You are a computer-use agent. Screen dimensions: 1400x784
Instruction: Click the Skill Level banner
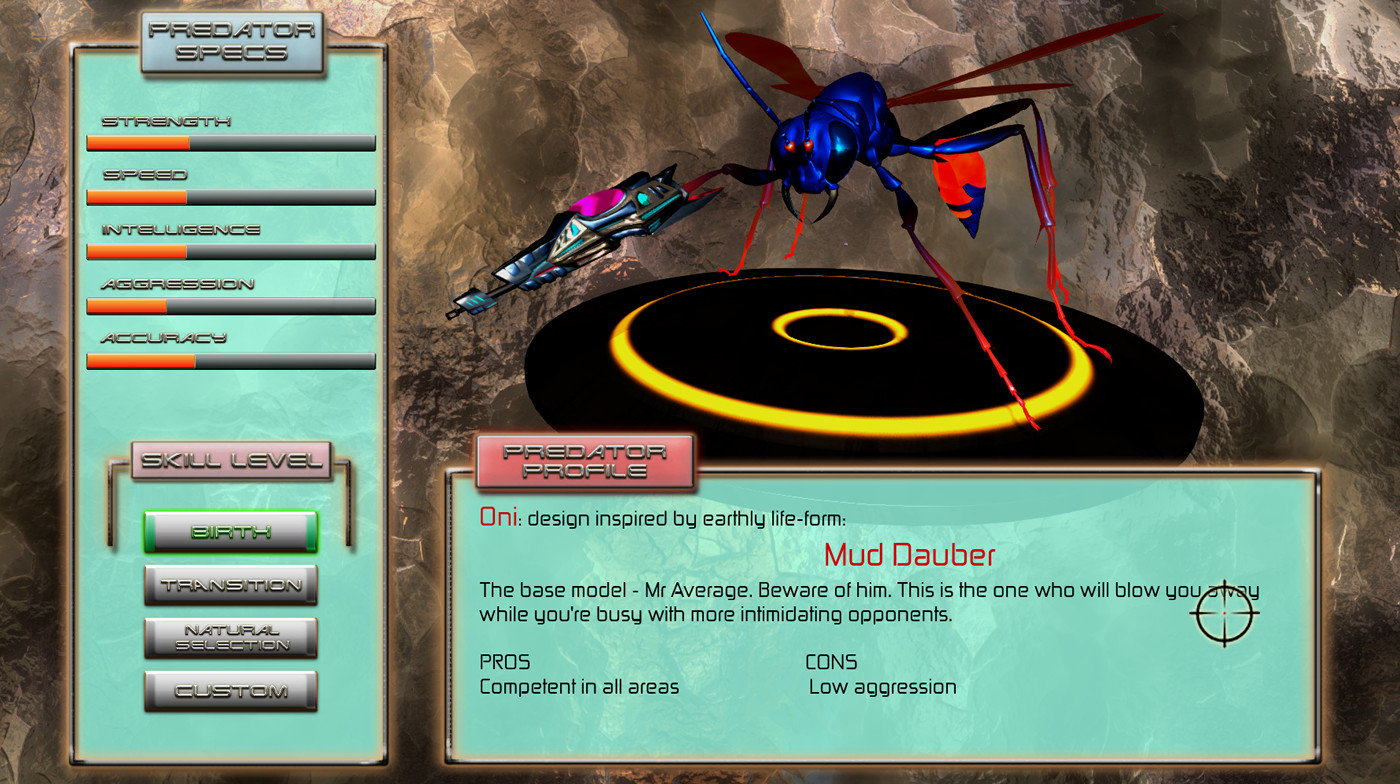pyautogui.click(x=230, y=459)
